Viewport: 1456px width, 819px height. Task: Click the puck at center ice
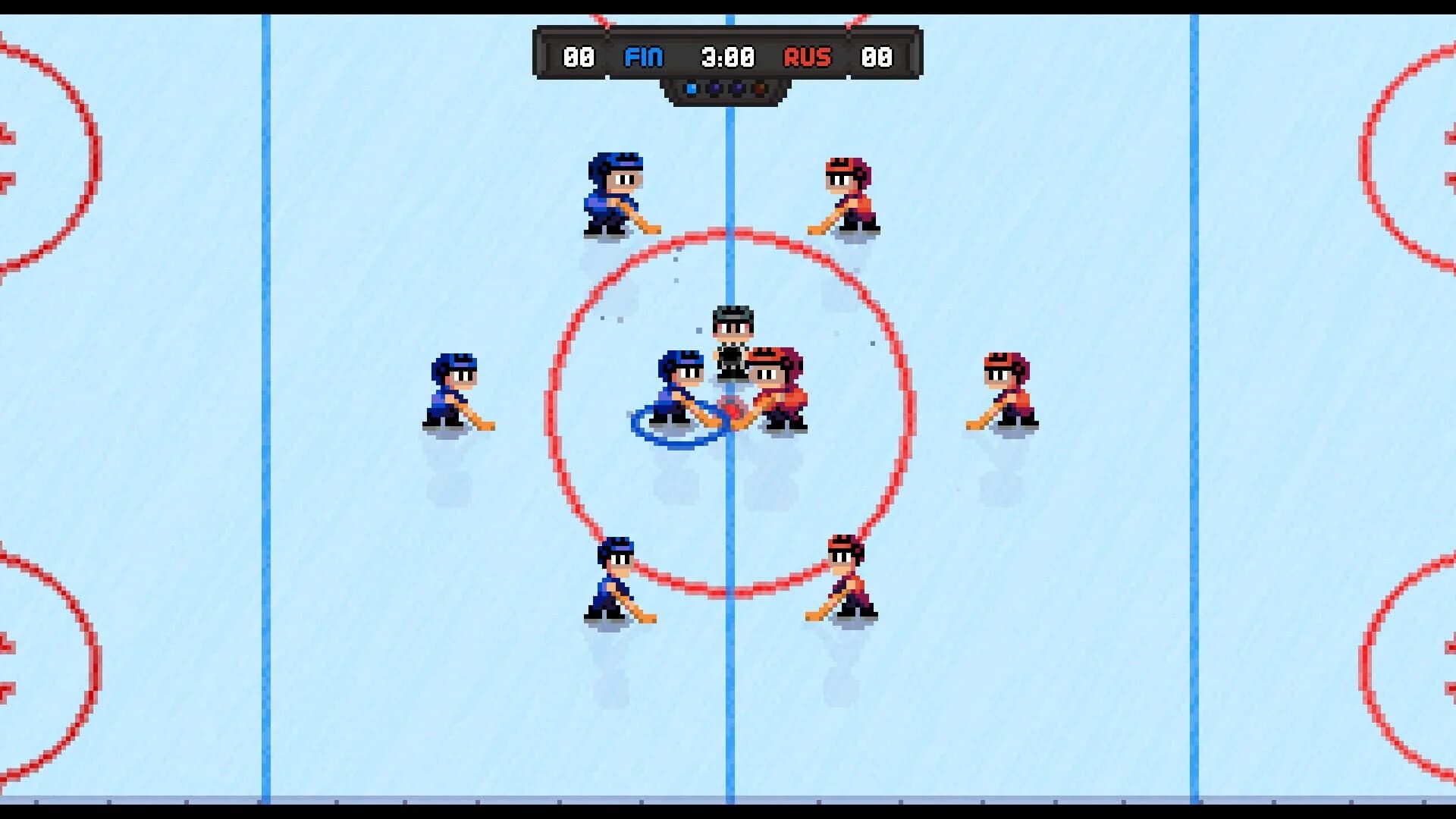pos(730,407)
